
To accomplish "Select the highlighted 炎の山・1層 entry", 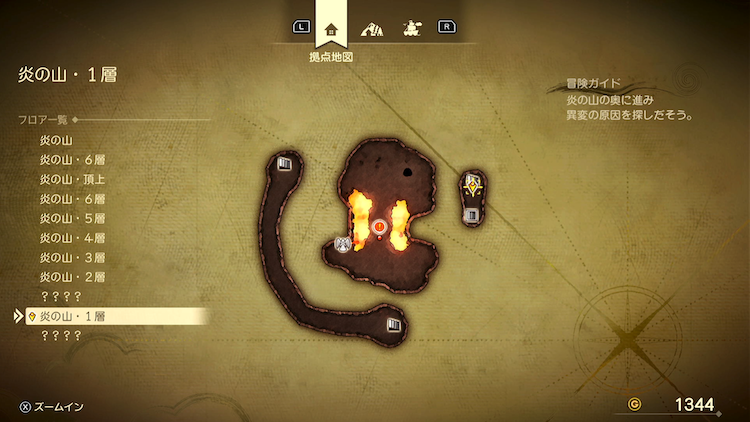I will click(x=72, y=316).
